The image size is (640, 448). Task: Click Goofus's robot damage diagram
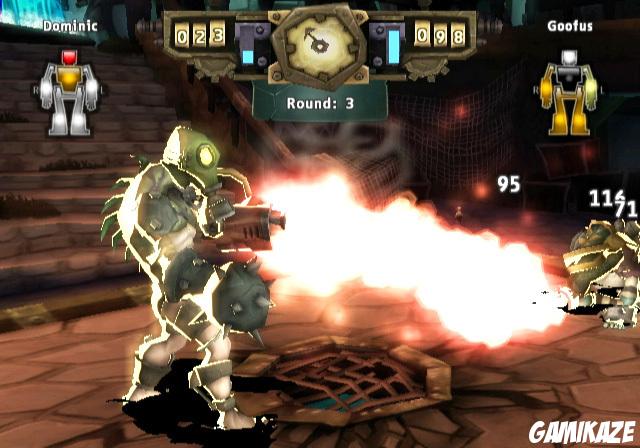(565, 92)
